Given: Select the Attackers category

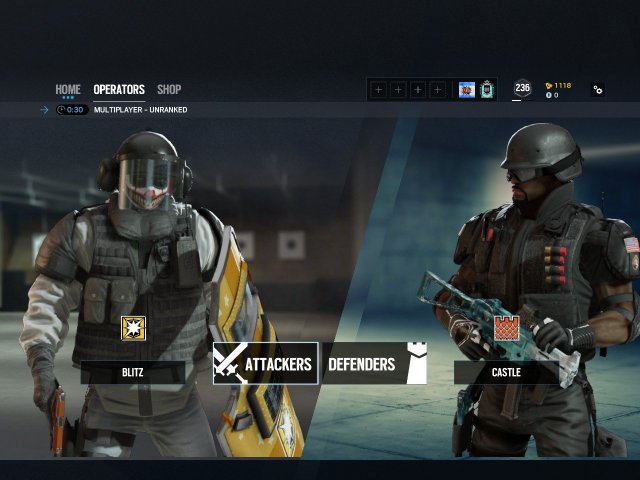Looking at the screenshot, I should [265, 364].
